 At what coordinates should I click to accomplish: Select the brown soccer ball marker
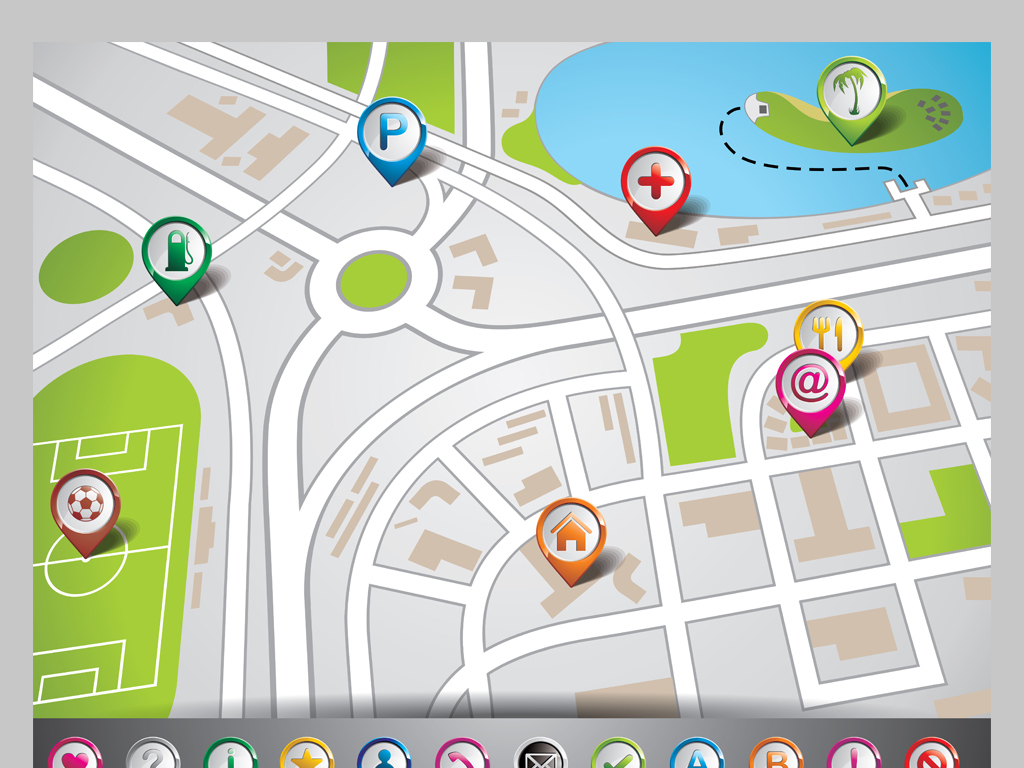pos(86,504)
